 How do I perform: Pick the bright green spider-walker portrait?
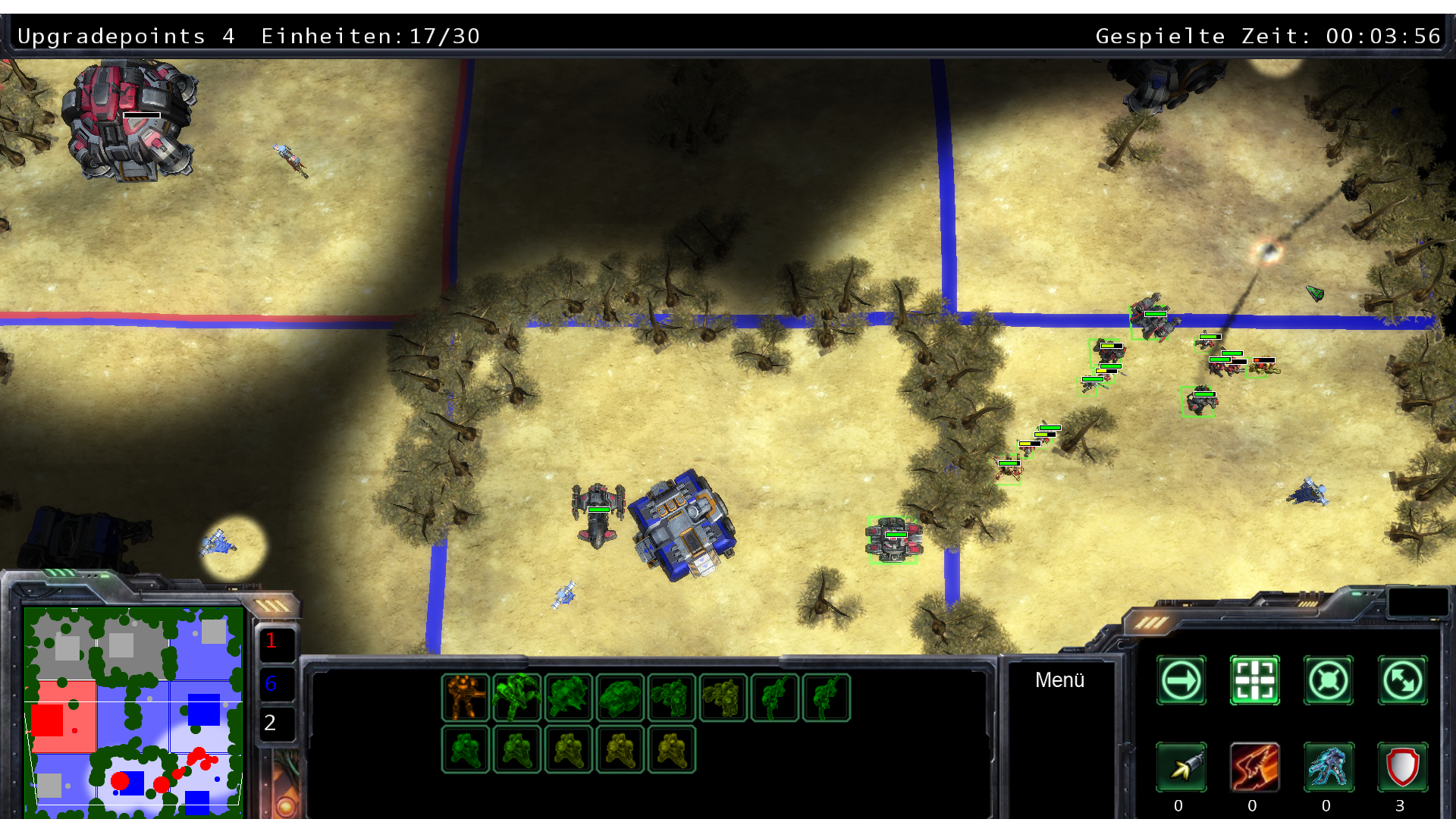coord(517,698)
